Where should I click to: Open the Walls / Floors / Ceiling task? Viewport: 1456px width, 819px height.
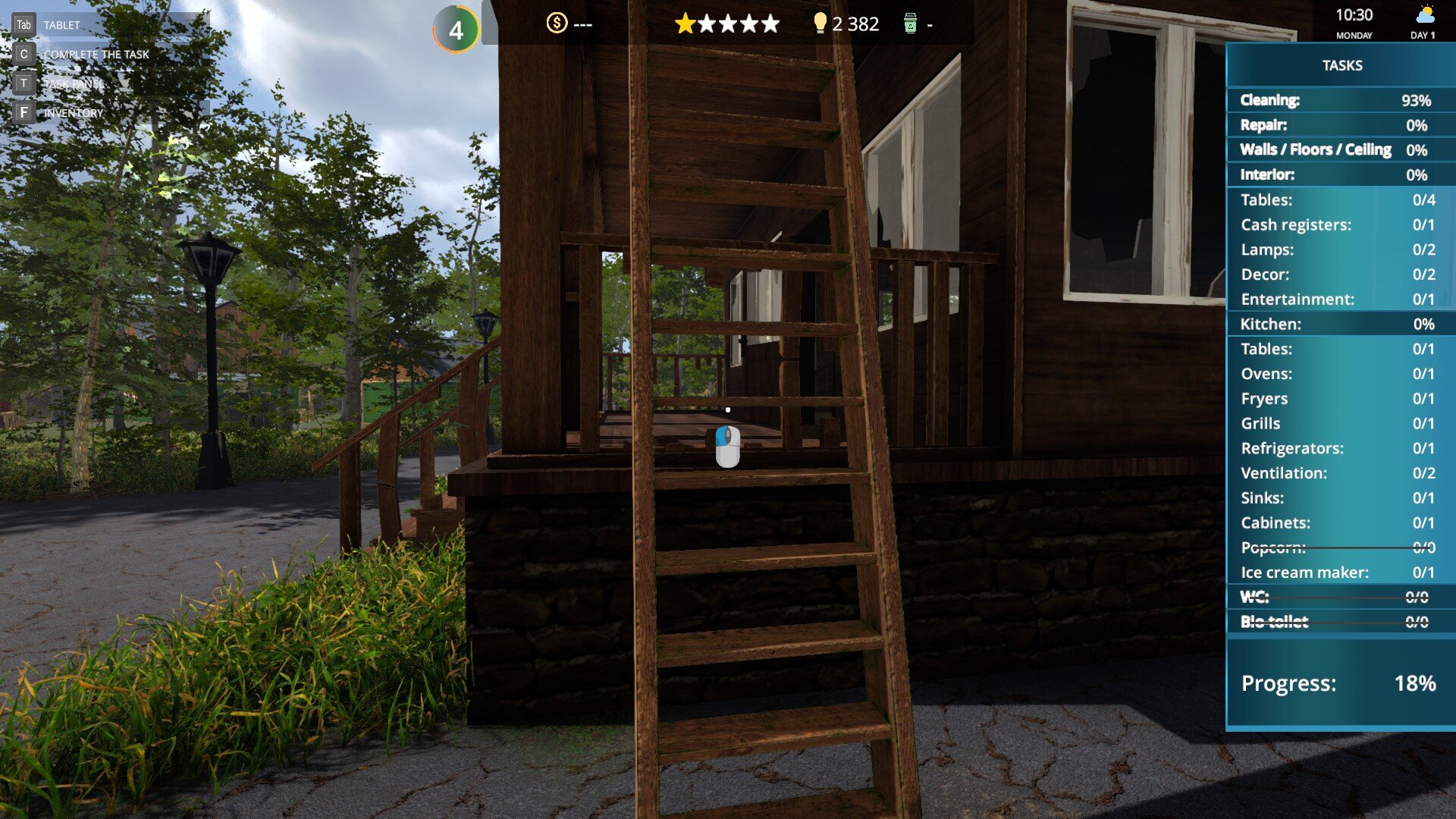click(x=1340, y=149)
